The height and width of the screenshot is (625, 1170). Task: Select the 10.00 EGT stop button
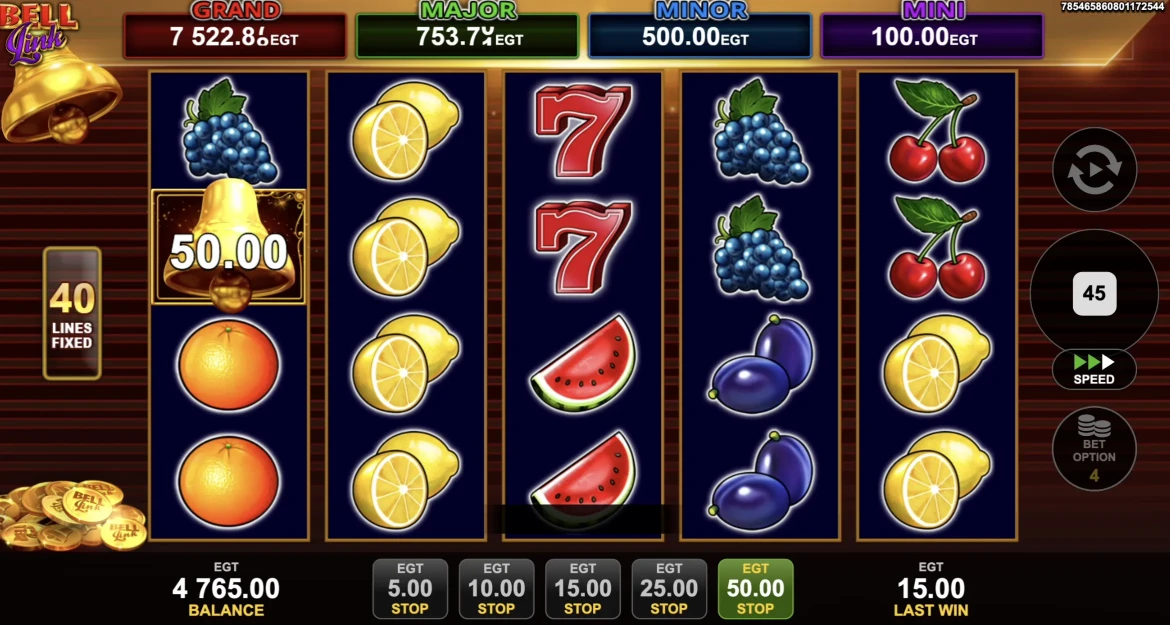click(496, 589)
